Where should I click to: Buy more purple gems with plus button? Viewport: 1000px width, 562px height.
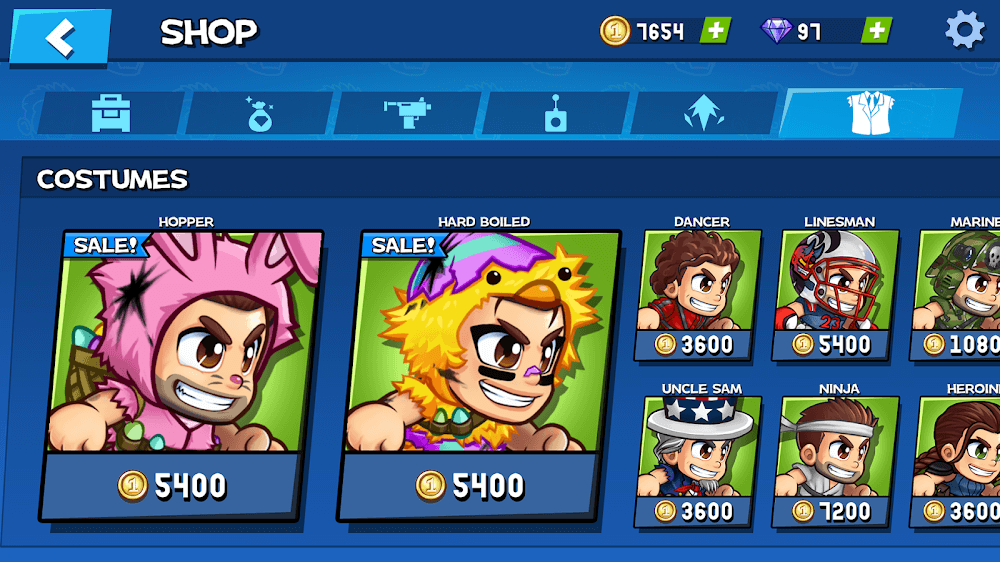(876, 31)
